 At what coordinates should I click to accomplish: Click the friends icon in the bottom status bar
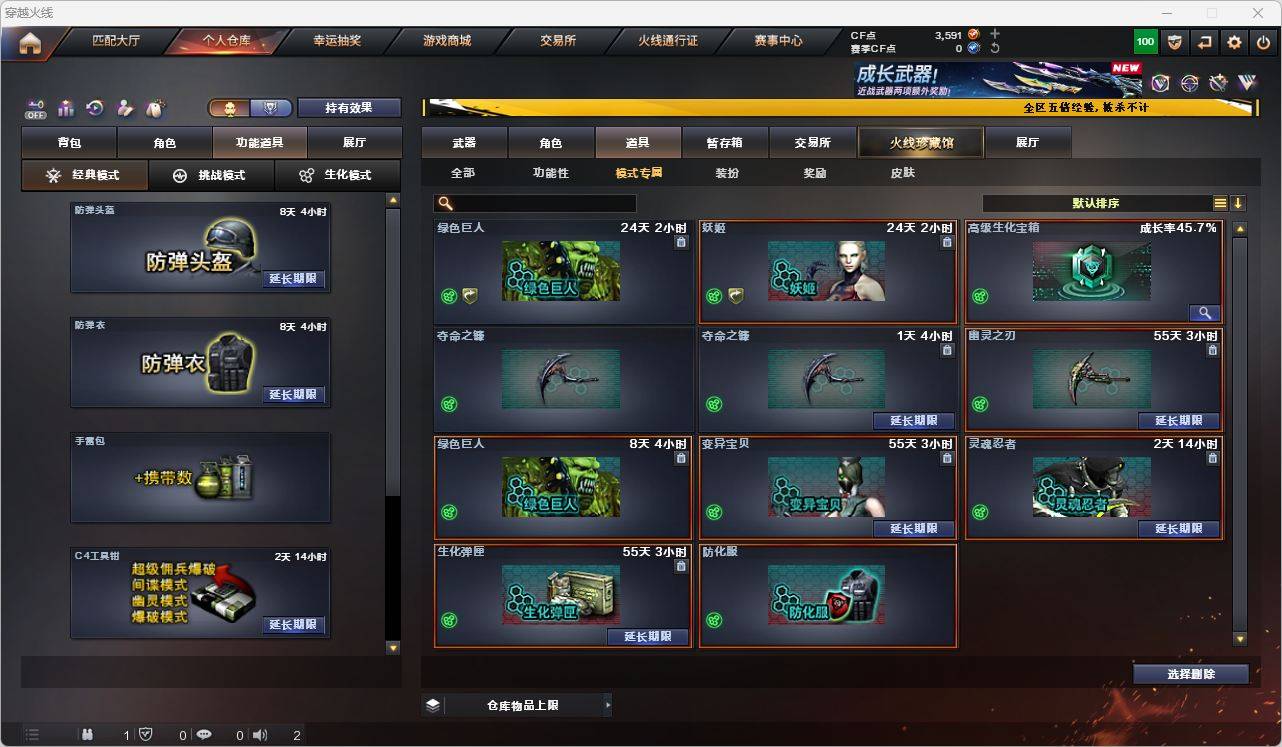point(86,734)
